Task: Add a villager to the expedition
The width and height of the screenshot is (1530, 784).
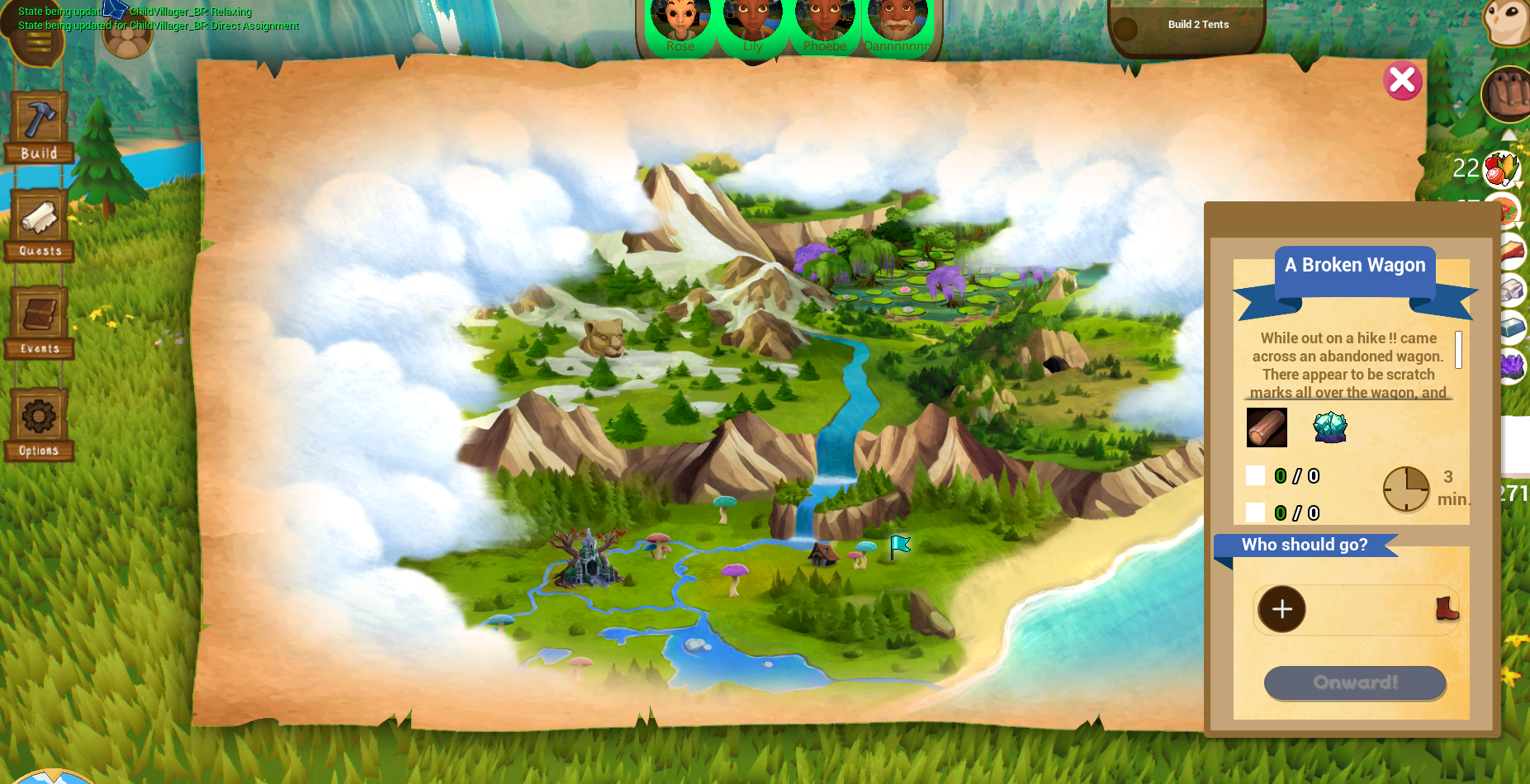Action: click(x=1281, y=609)
